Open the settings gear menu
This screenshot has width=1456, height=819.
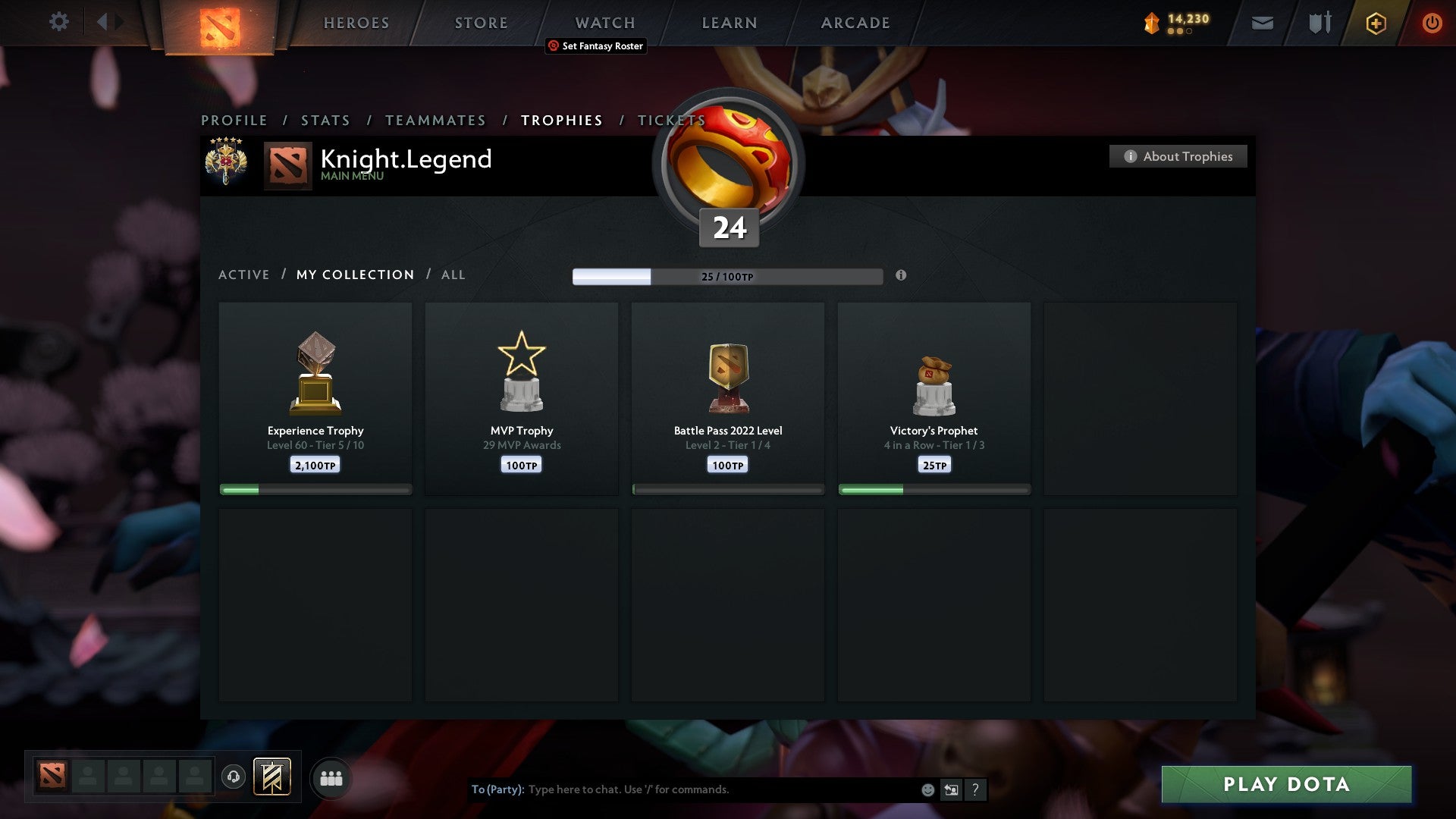[59, 22]
